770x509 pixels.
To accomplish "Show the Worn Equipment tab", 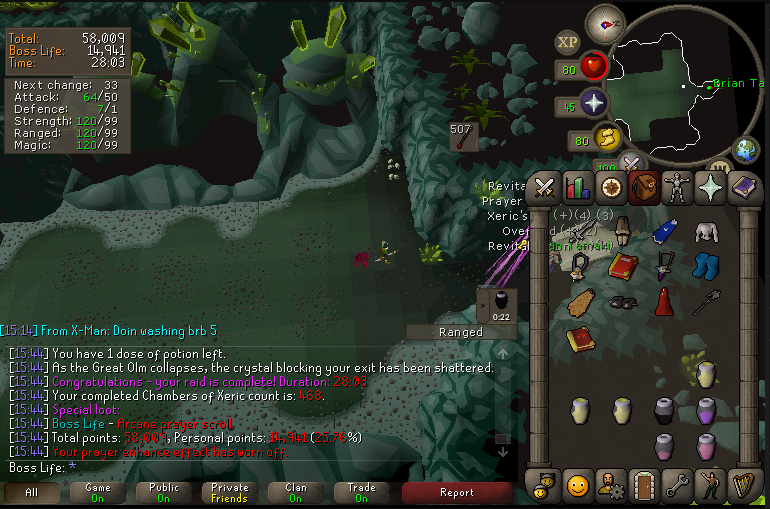I will [x=678, y=187].
